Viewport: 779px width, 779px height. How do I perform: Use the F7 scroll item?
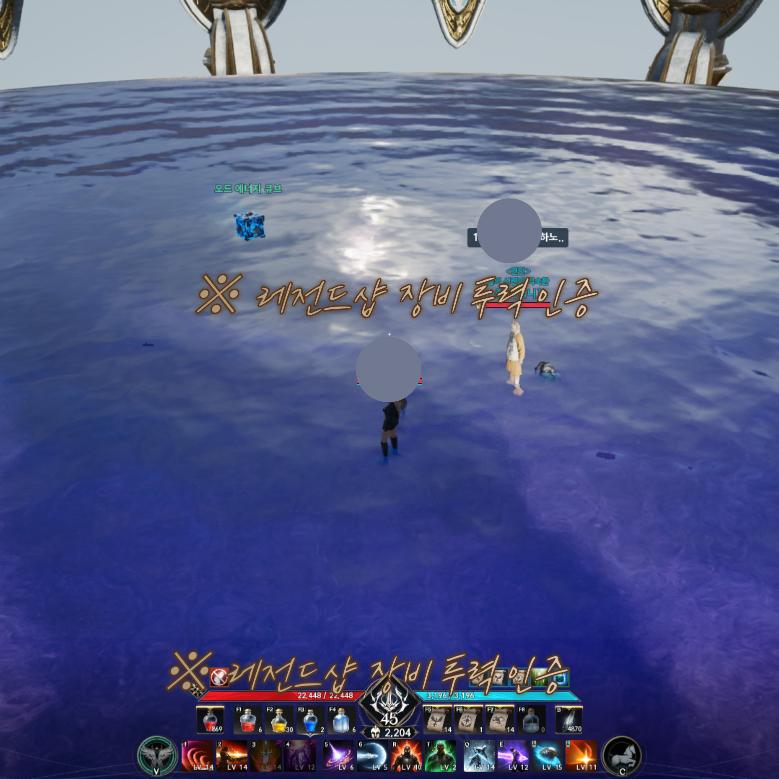point(500,719)
